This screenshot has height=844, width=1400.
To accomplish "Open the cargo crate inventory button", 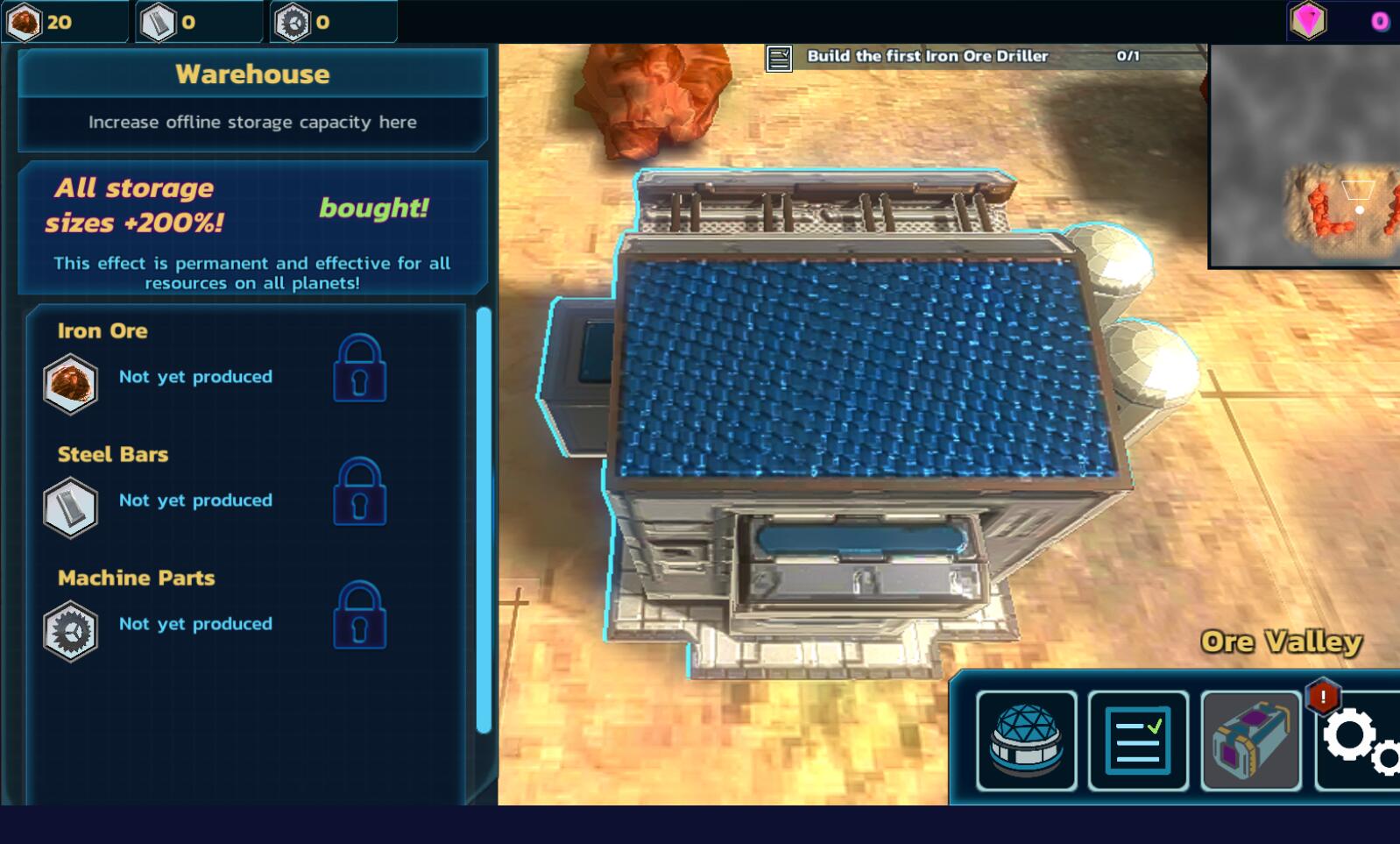I will click(1250, 741).
